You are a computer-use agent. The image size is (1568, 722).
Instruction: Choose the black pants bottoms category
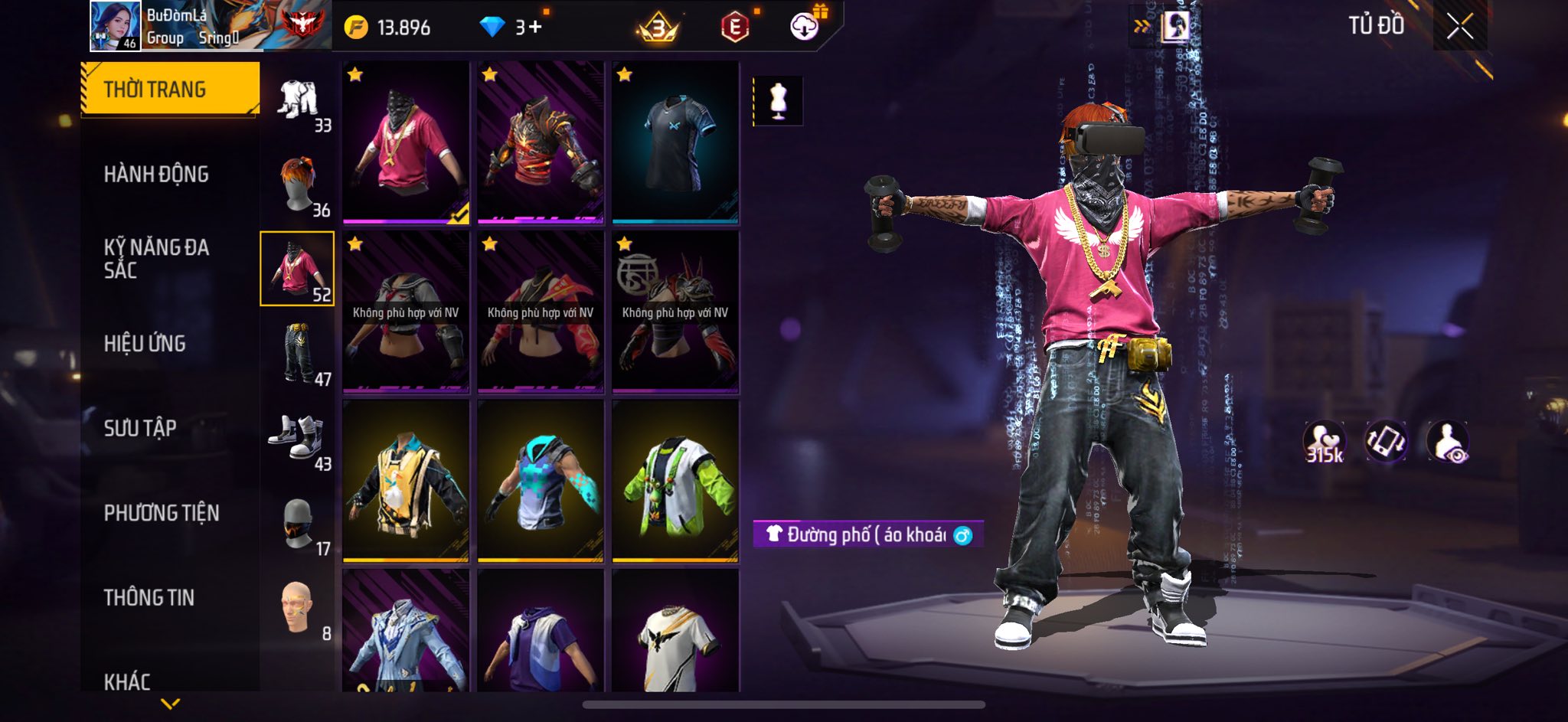coord(298,353)
